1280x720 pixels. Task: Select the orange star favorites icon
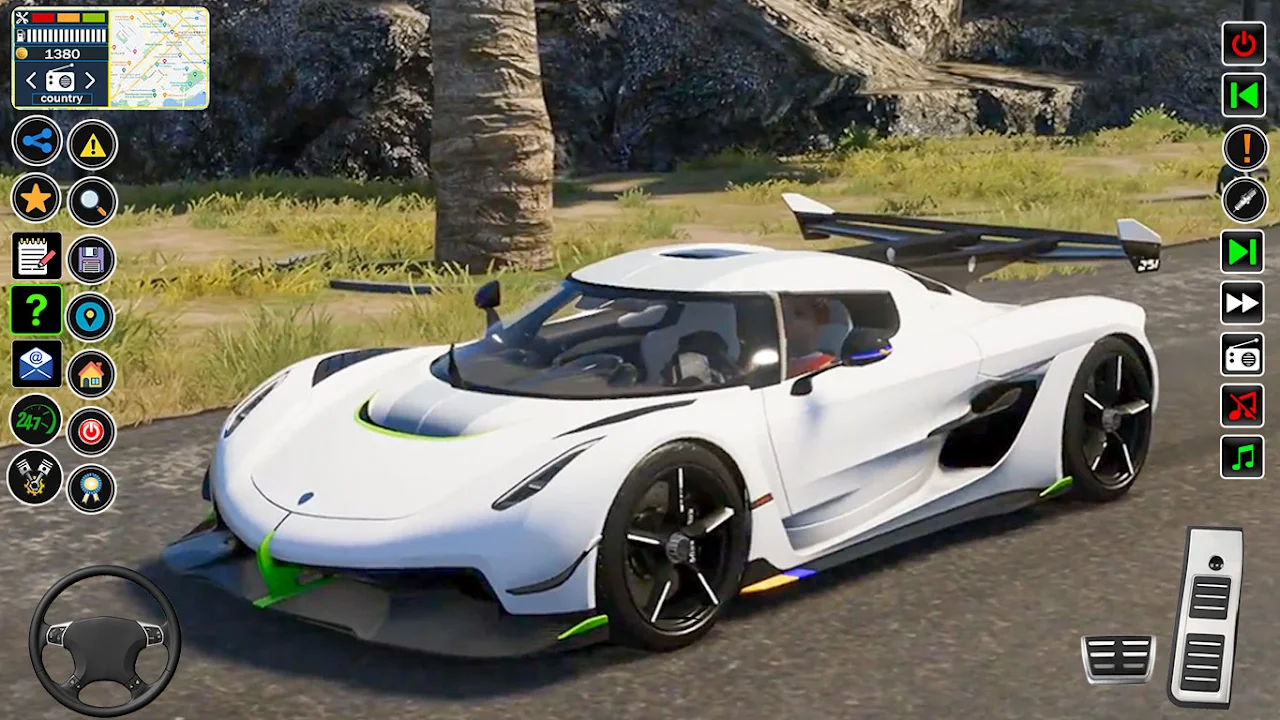[36, 199]
